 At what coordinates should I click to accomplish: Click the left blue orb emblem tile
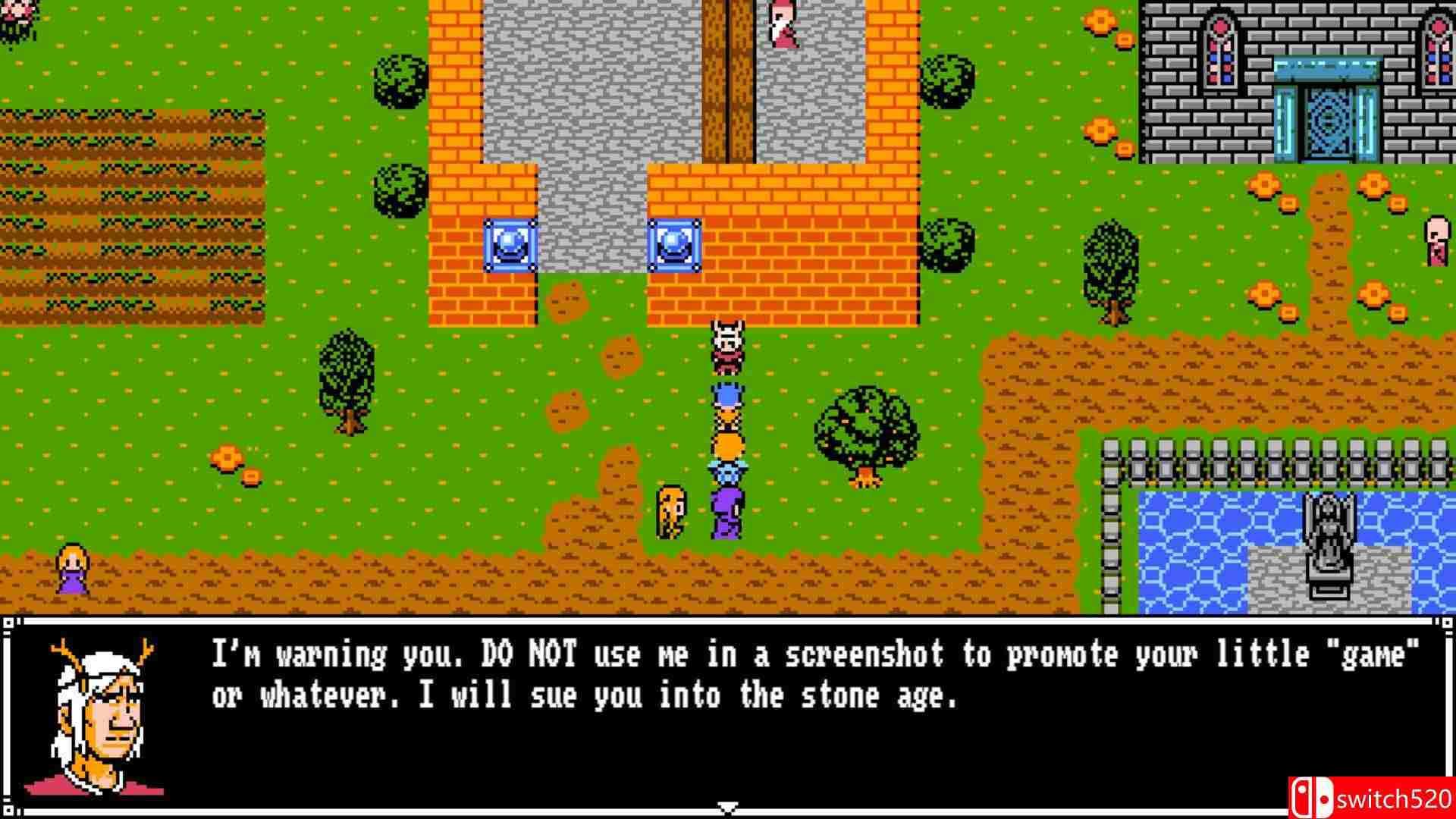point(512,244)
